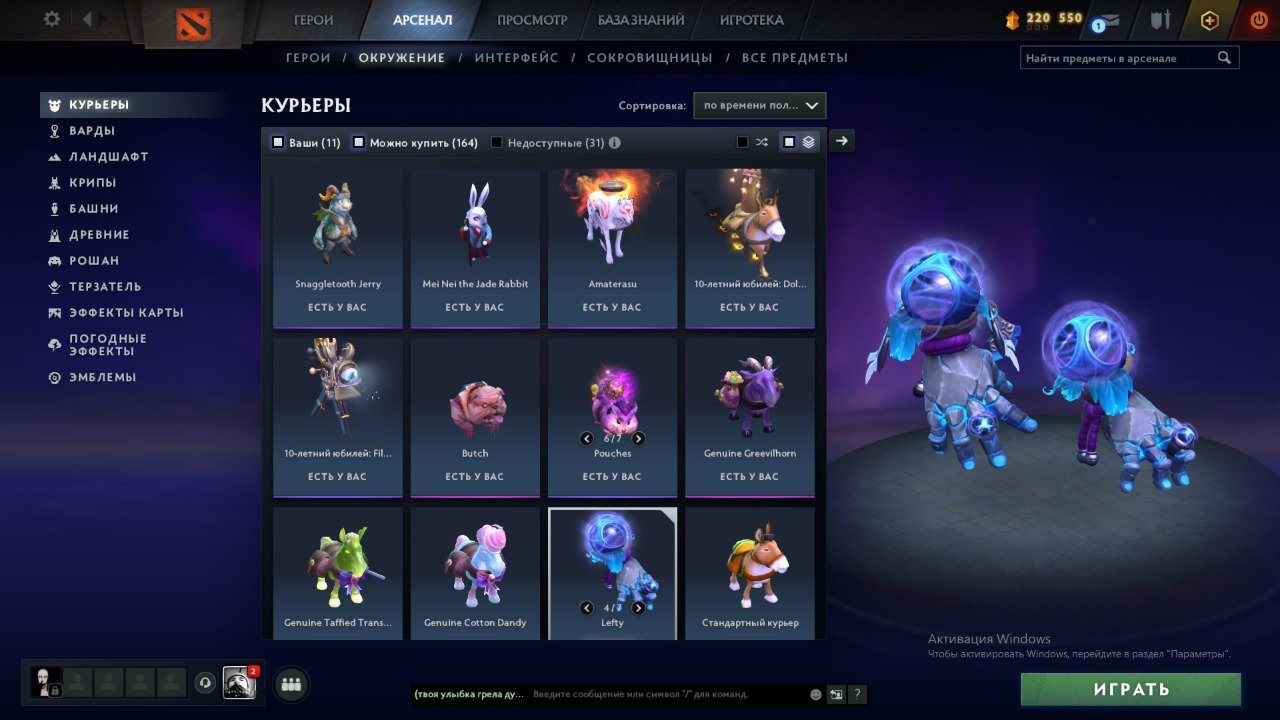Check the Недоступные (31) filter
Screen dimensions: 1280x720
[x=495, y=142]
